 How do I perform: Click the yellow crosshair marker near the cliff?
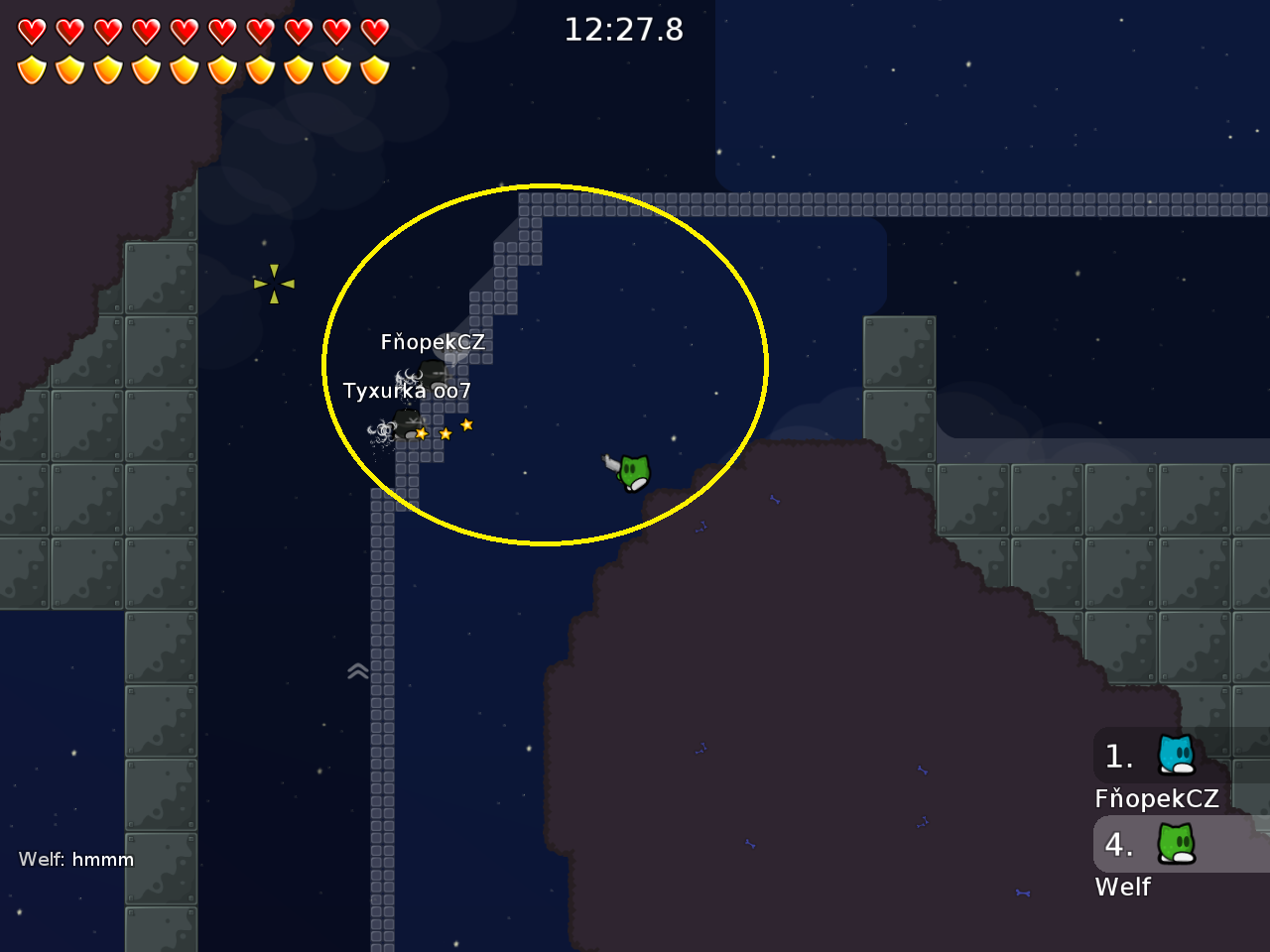pyautogui.click(x=275, y=284)
